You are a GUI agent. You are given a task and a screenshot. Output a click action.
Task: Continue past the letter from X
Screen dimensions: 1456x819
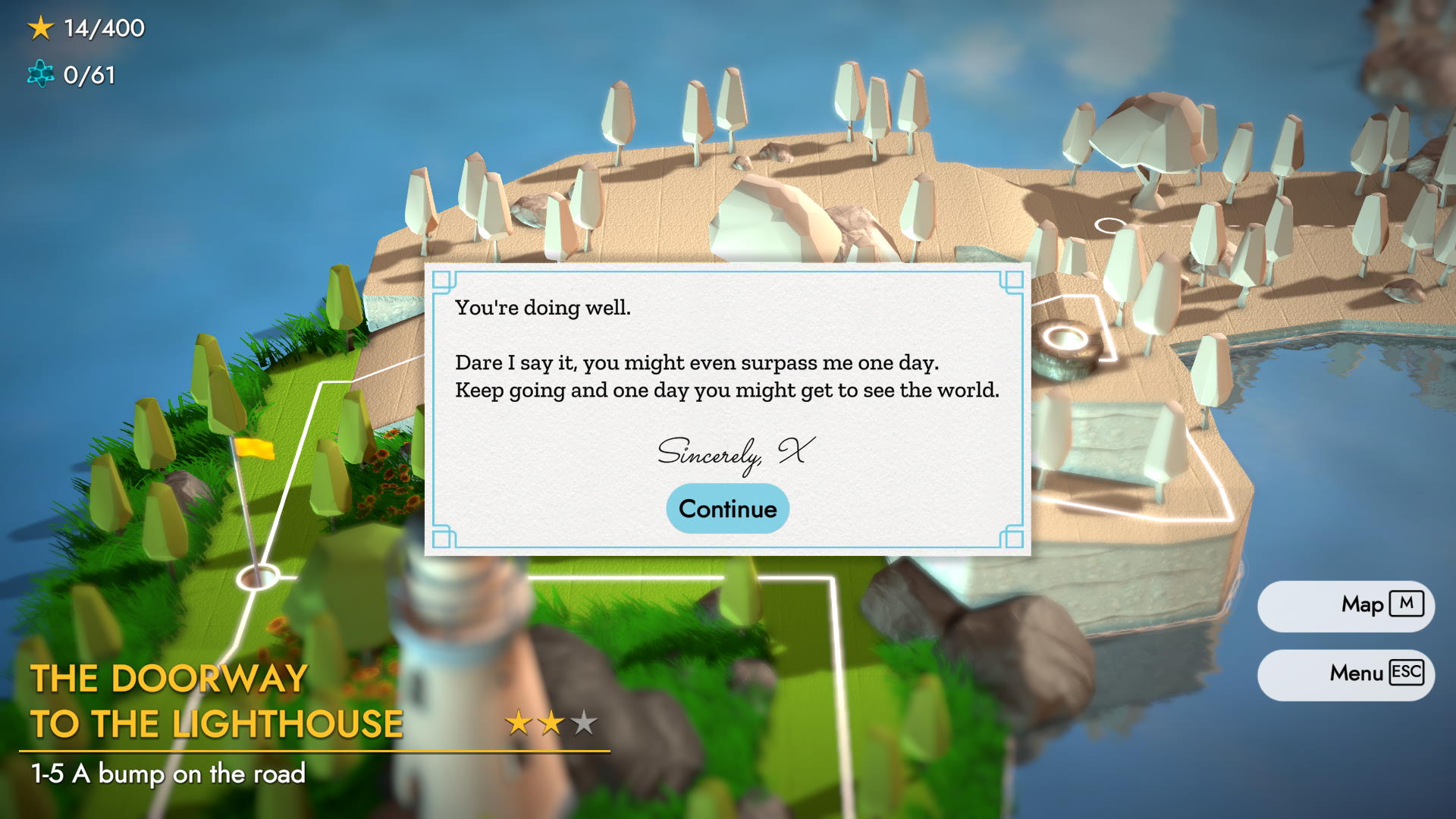tap(727, 509)
